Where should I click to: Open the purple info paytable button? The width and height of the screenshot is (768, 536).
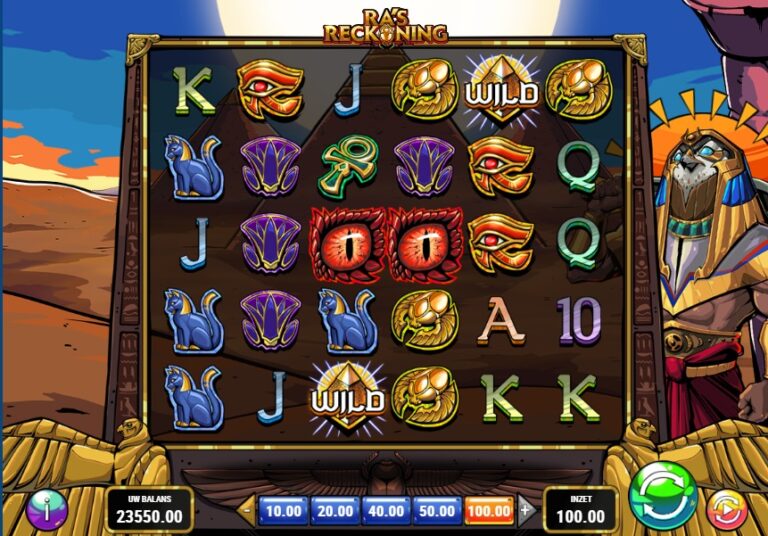[x=46, y=508]
